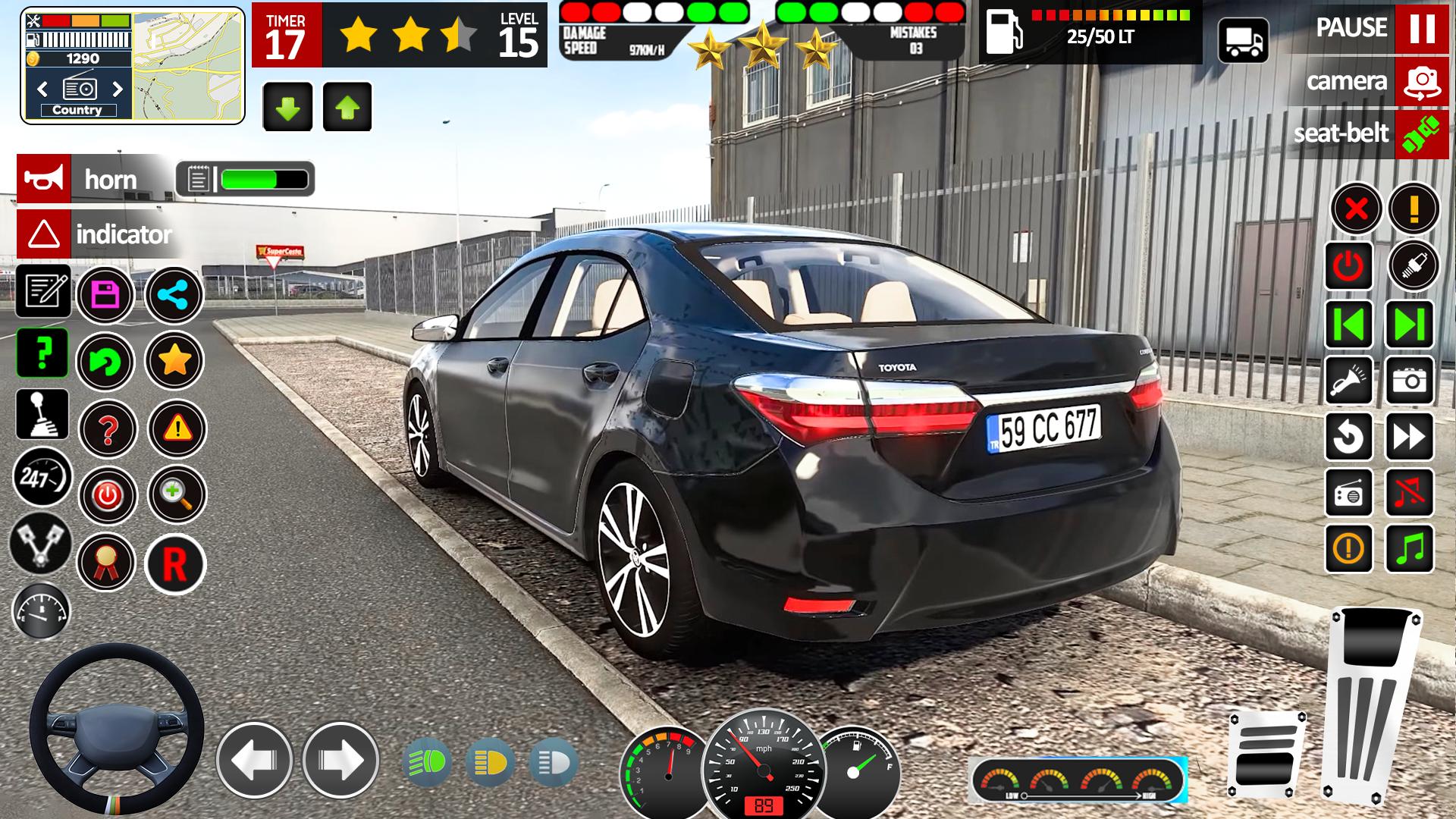Steer left with the left arrow

[254, 759]
